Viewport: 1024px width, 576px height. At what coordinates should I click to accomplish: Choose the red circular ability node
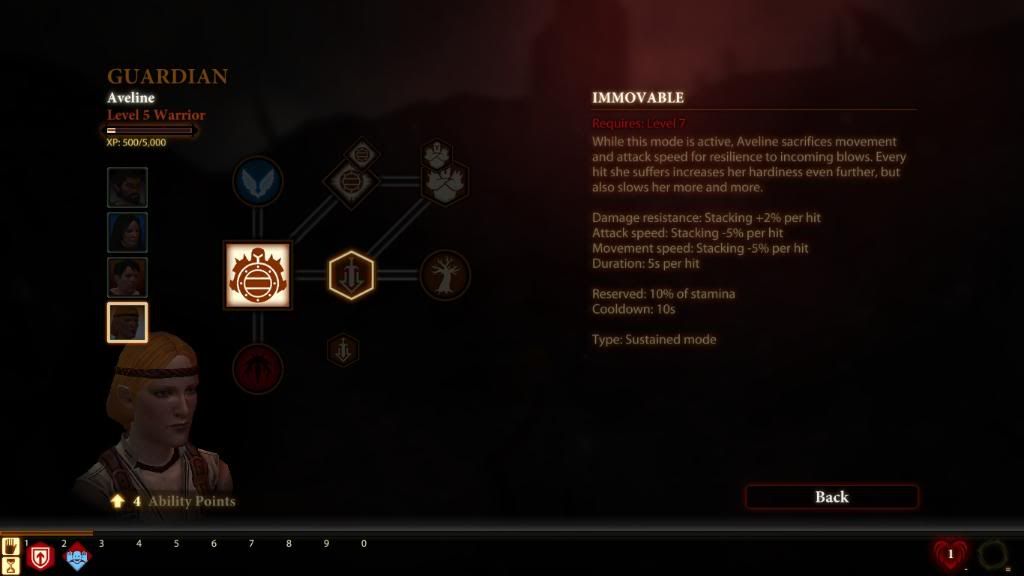click(257, 368)
